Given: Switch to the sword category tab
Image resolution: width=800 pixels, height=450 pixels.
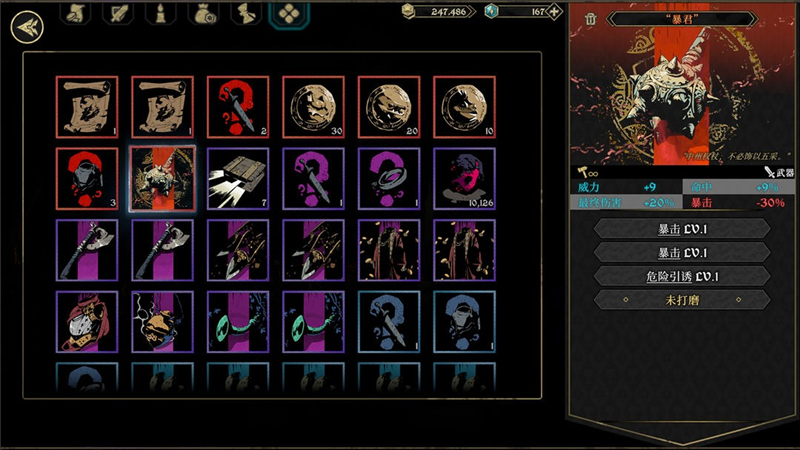Looking at the screenshot, I should (x=118, y=14).
